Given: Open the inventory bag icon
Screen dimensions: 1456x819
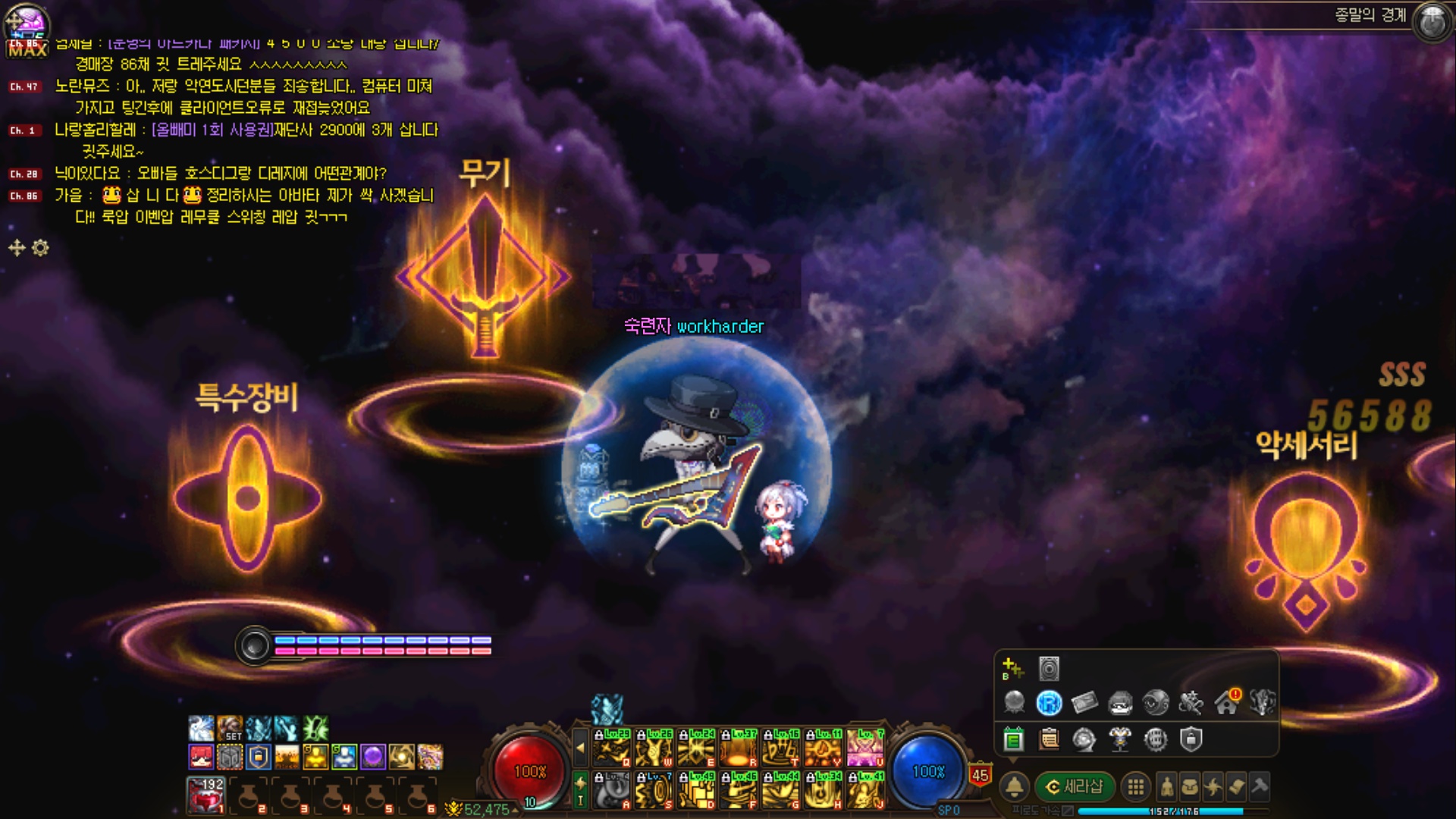Looking at the screenshot, I should point(1190,787).
